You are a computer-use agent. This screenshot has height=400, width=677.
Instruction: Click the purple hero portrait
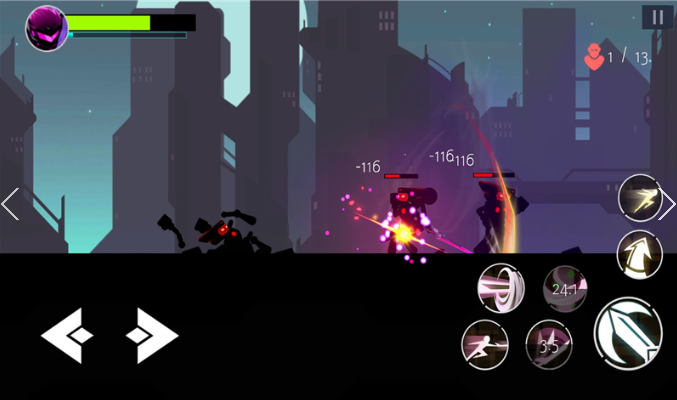(46, 27)
